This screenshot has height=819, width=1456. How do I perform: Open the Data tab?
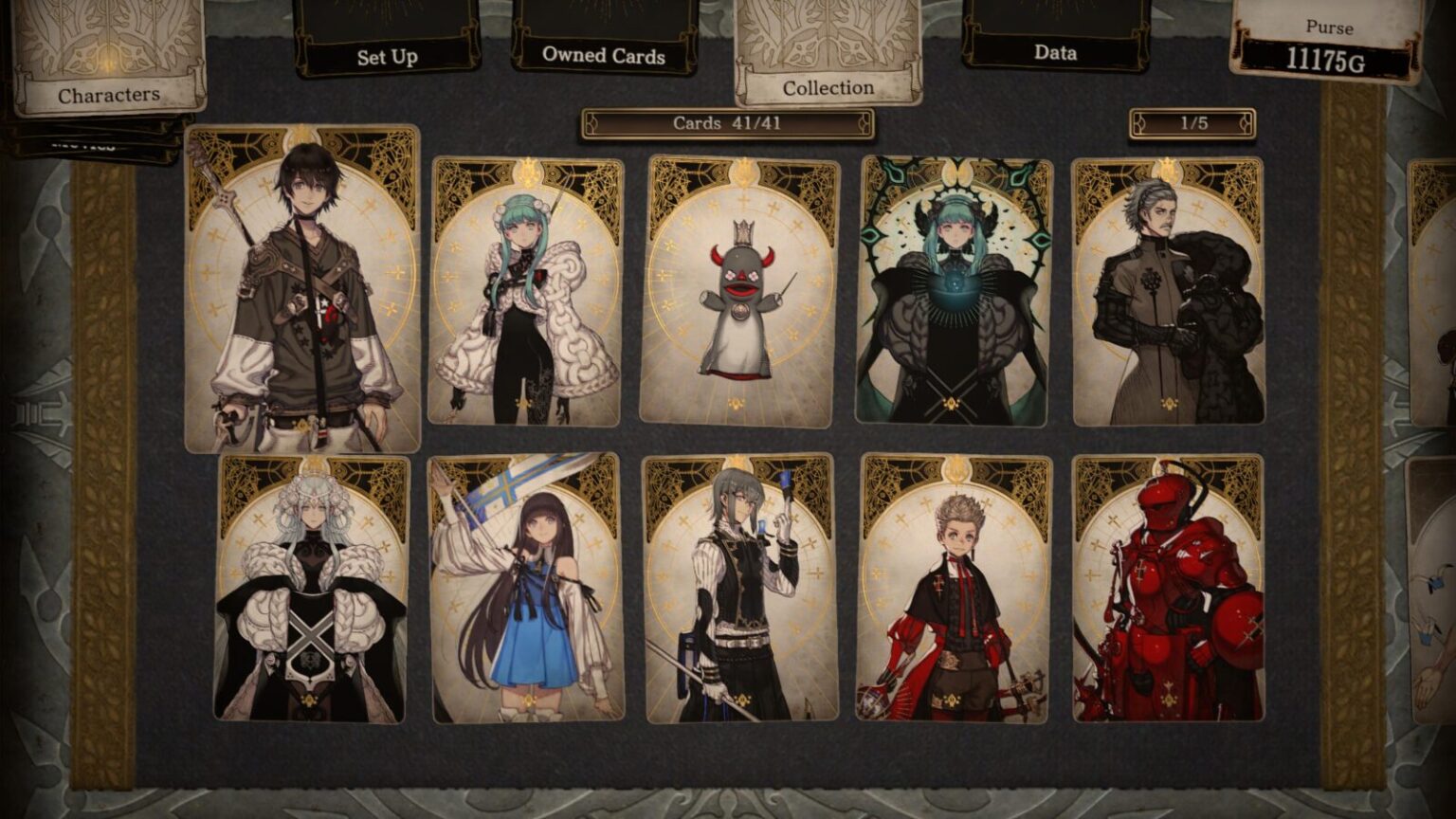click(x=1055, y=53)
